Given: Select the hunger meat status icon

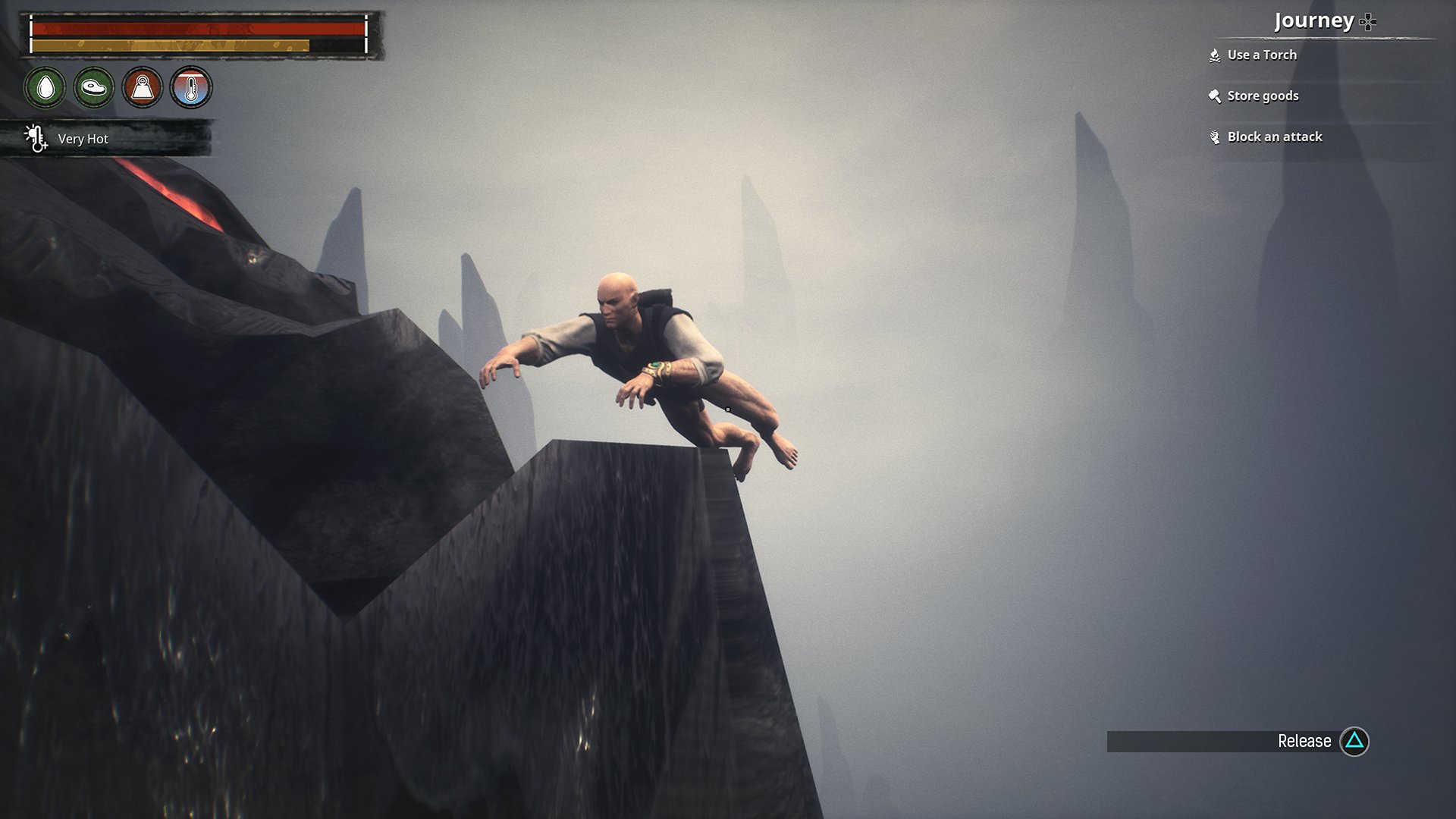Looking at the screenshot, I should click(x=94, y=88).
